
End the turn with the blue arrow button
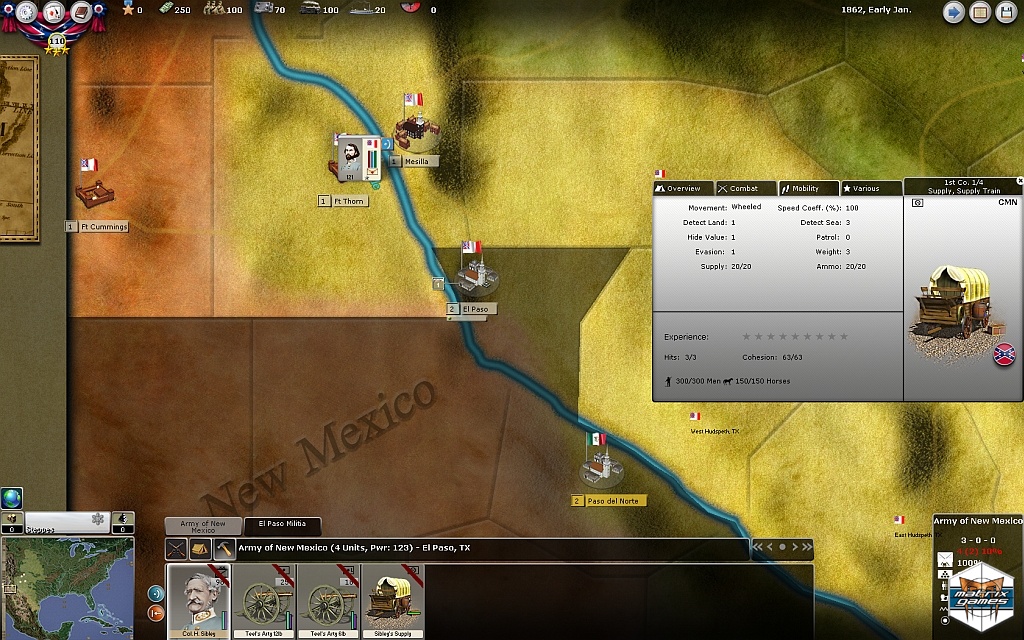coord(953,13)
